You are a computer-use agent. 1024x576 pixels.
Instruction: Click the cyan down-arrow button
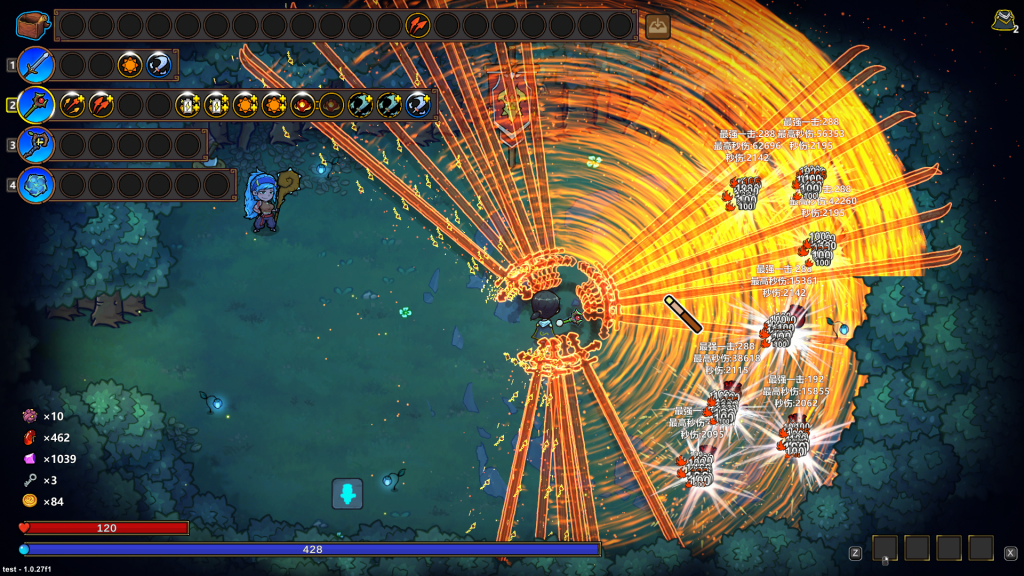(347, 493)
